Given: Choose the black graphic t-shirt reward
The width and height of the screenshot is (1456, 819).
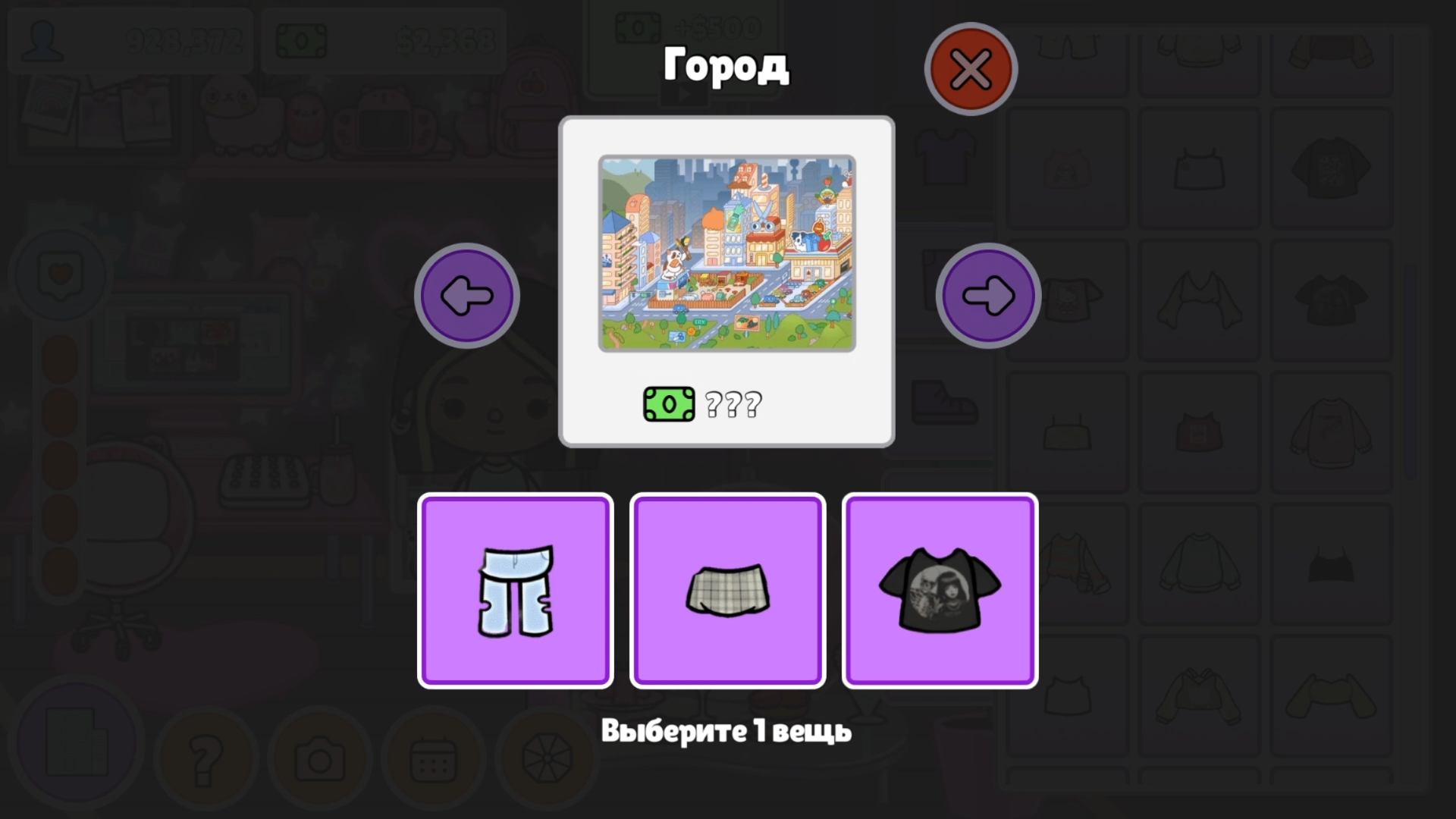Looking at the screenshot, I should (940, 590).
